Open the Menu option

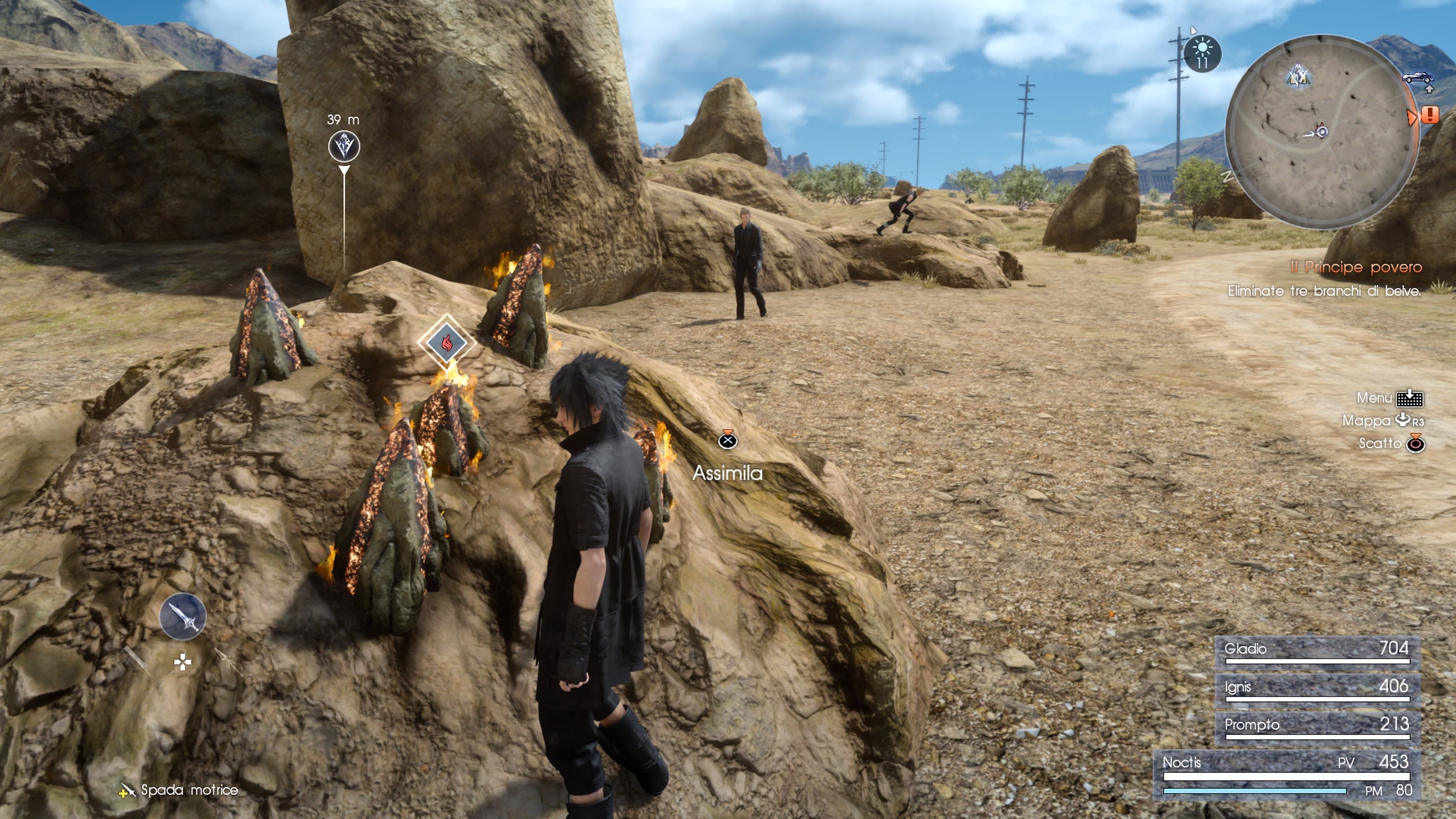click(1389, 398)
